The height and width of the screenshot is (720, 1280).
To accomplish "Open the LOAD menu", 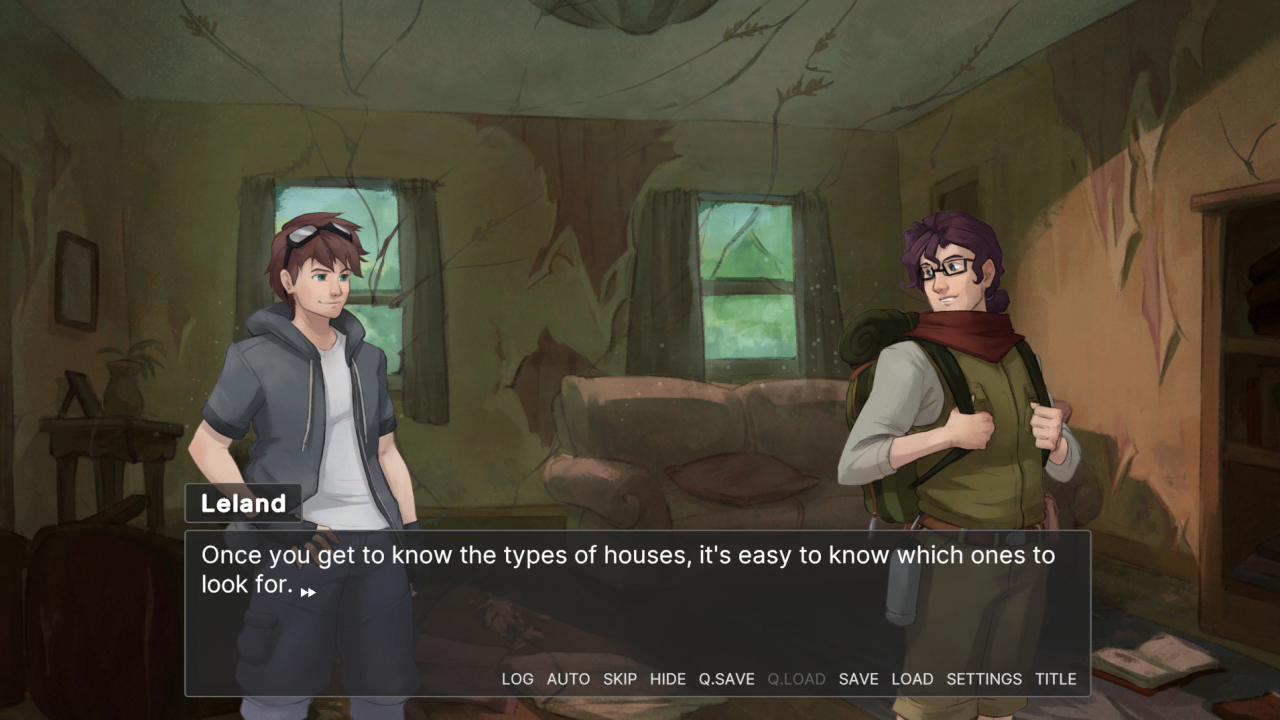I will pos(912,679).
